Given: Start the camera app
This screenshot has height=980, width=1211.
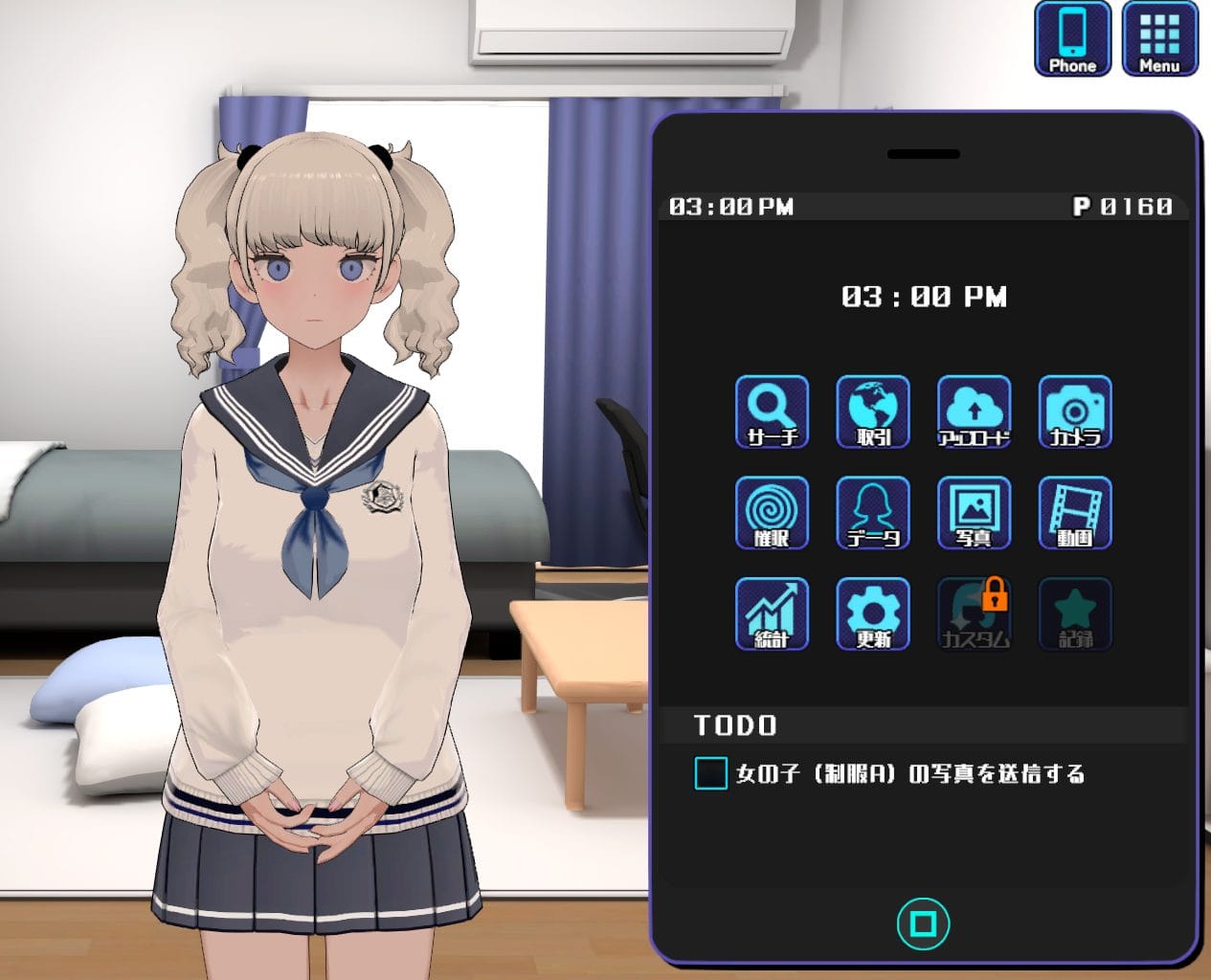Looking at the screenshot, I should [x=1075, y=412].
